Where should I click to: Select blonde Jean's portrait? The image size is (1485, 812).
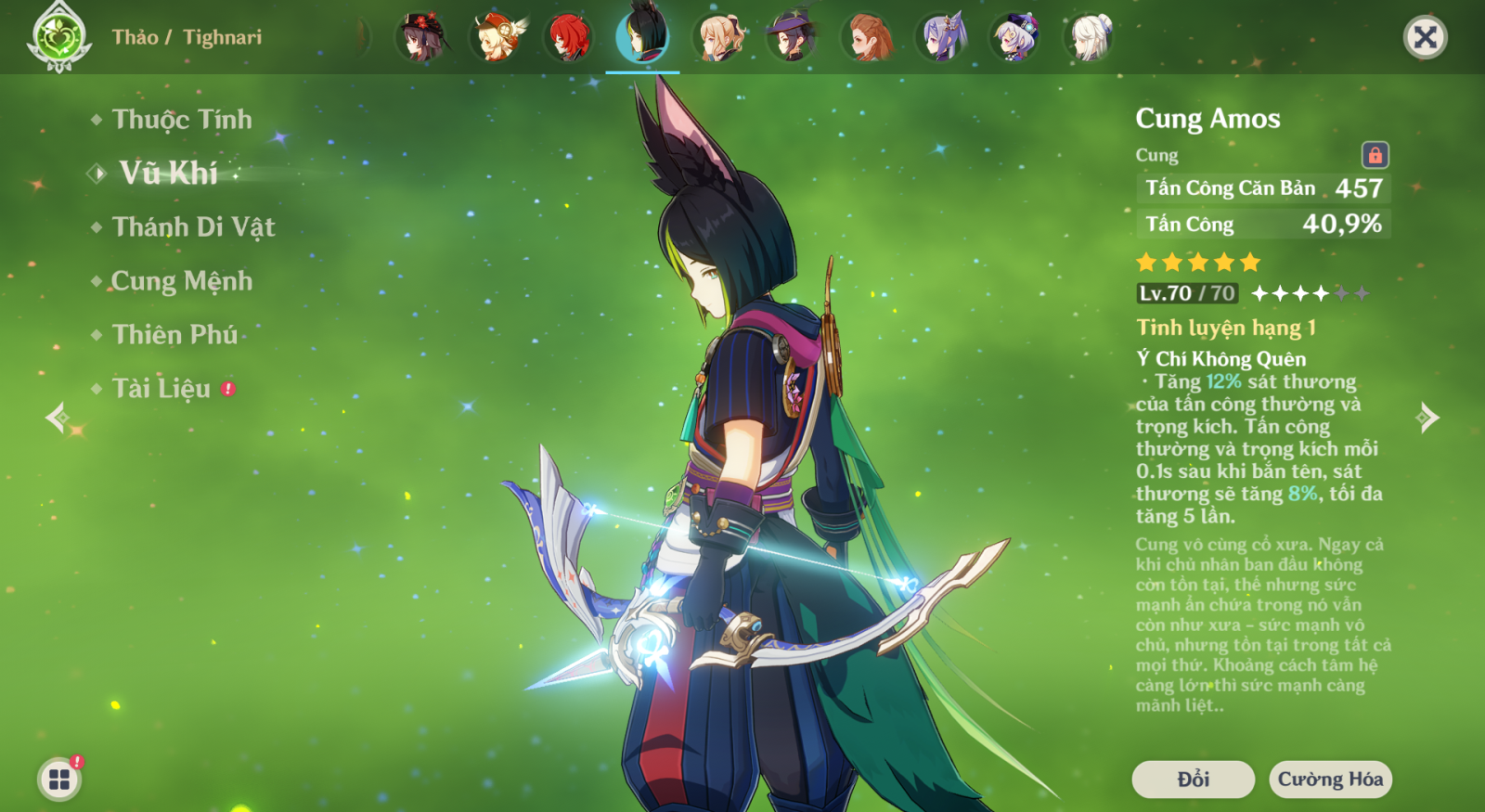click(x=718, y=38)
